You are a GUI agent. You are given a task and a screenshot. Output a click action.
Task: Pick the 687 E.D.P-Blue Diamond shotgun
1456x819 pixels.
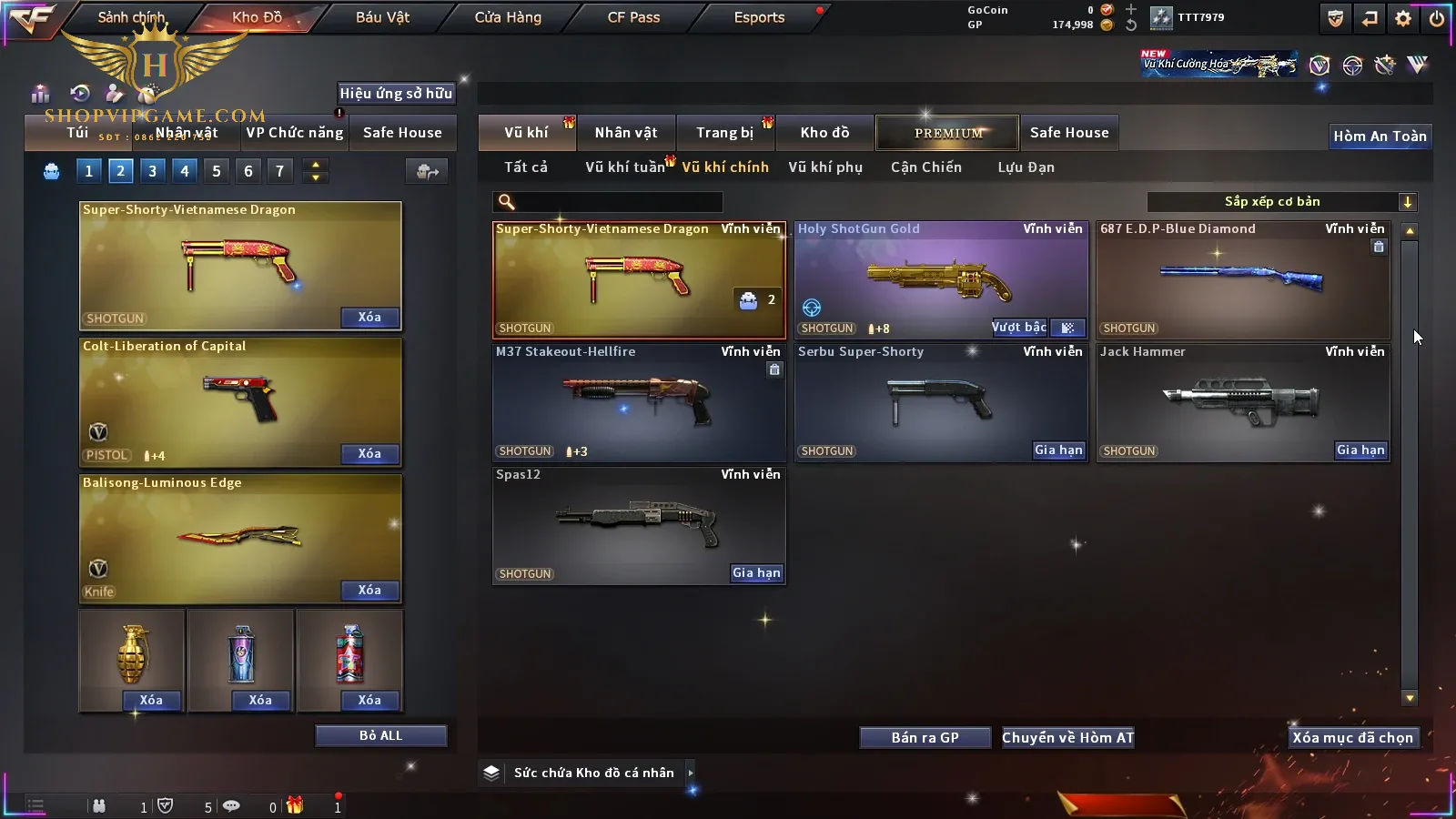pos(1243,279)
